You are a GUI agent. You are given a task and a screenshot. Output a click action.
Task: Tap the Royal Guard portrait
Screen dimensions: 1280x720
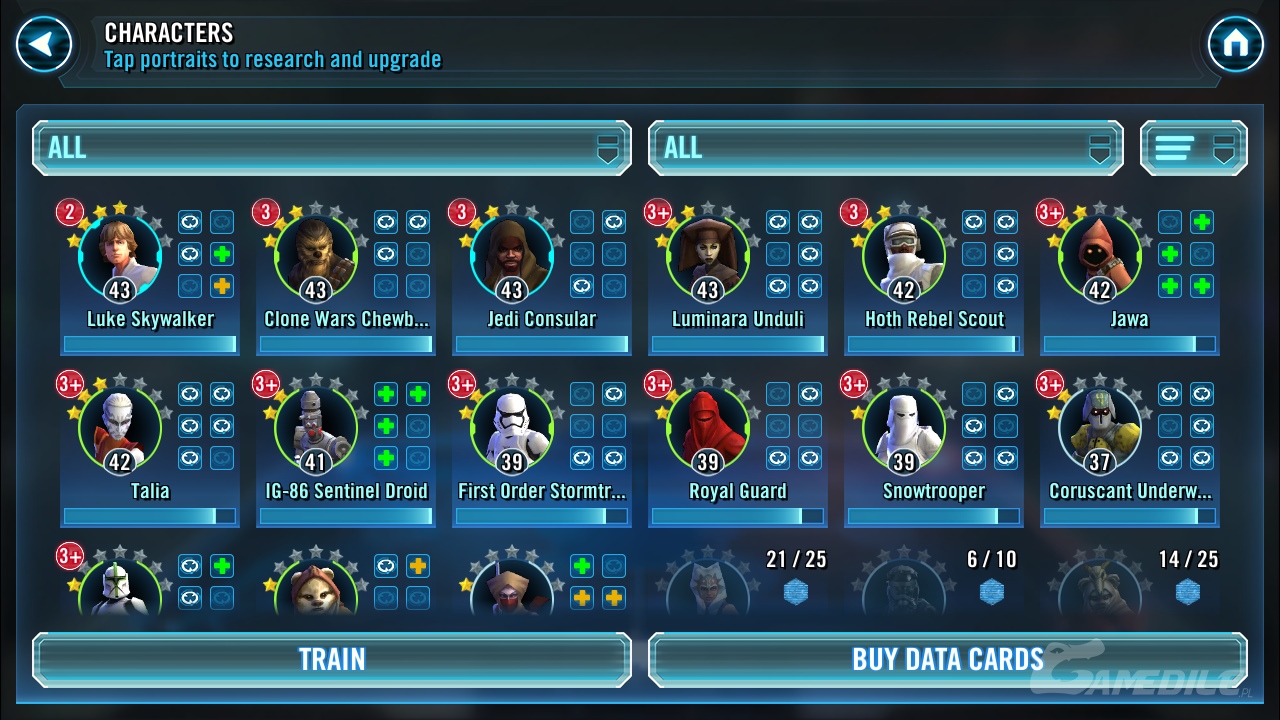pyautogui.click(x=708, y=429)
